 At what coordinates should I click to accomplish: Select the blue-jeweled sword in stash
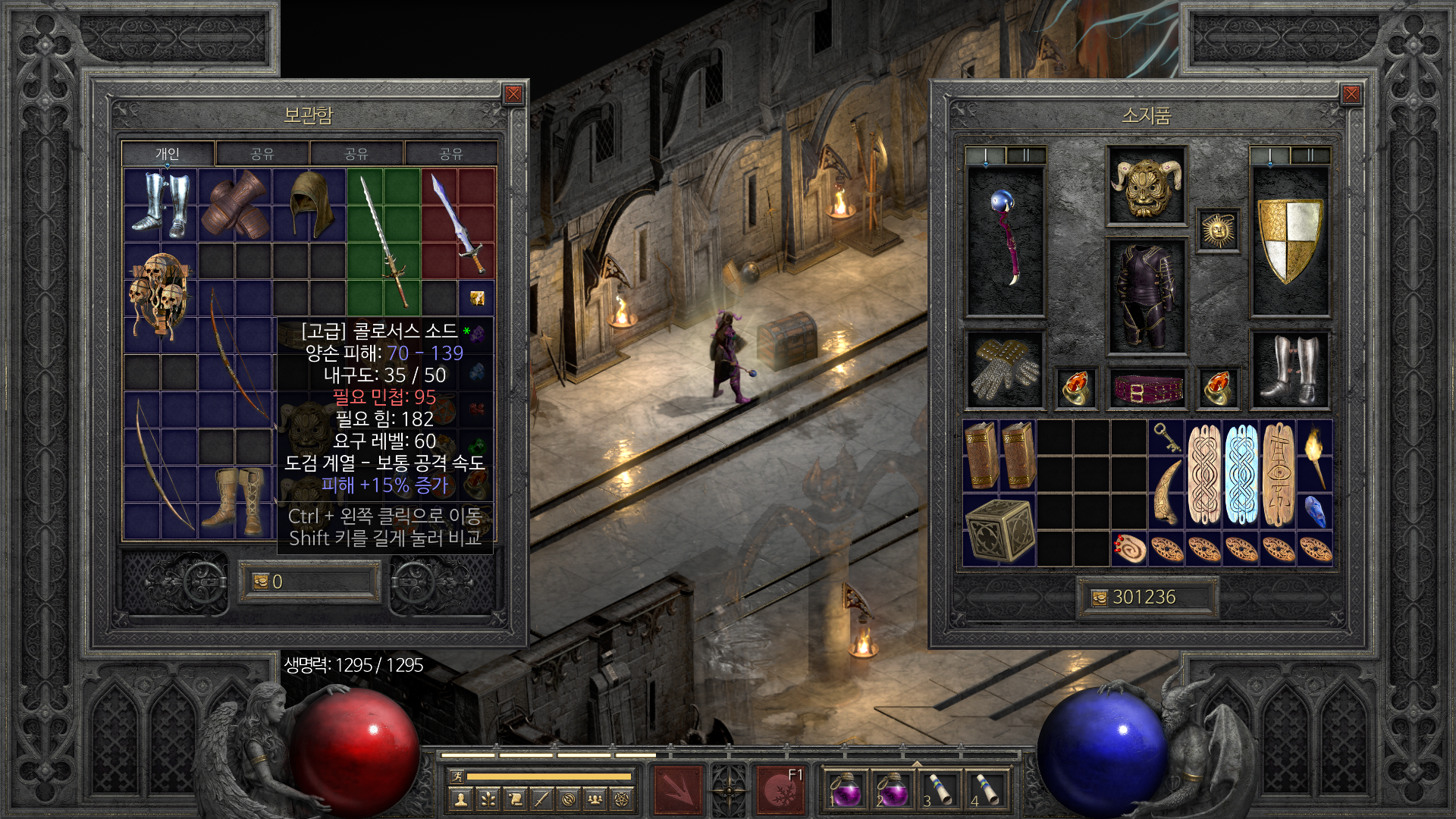pyautogui.click(x=457, y=223)
